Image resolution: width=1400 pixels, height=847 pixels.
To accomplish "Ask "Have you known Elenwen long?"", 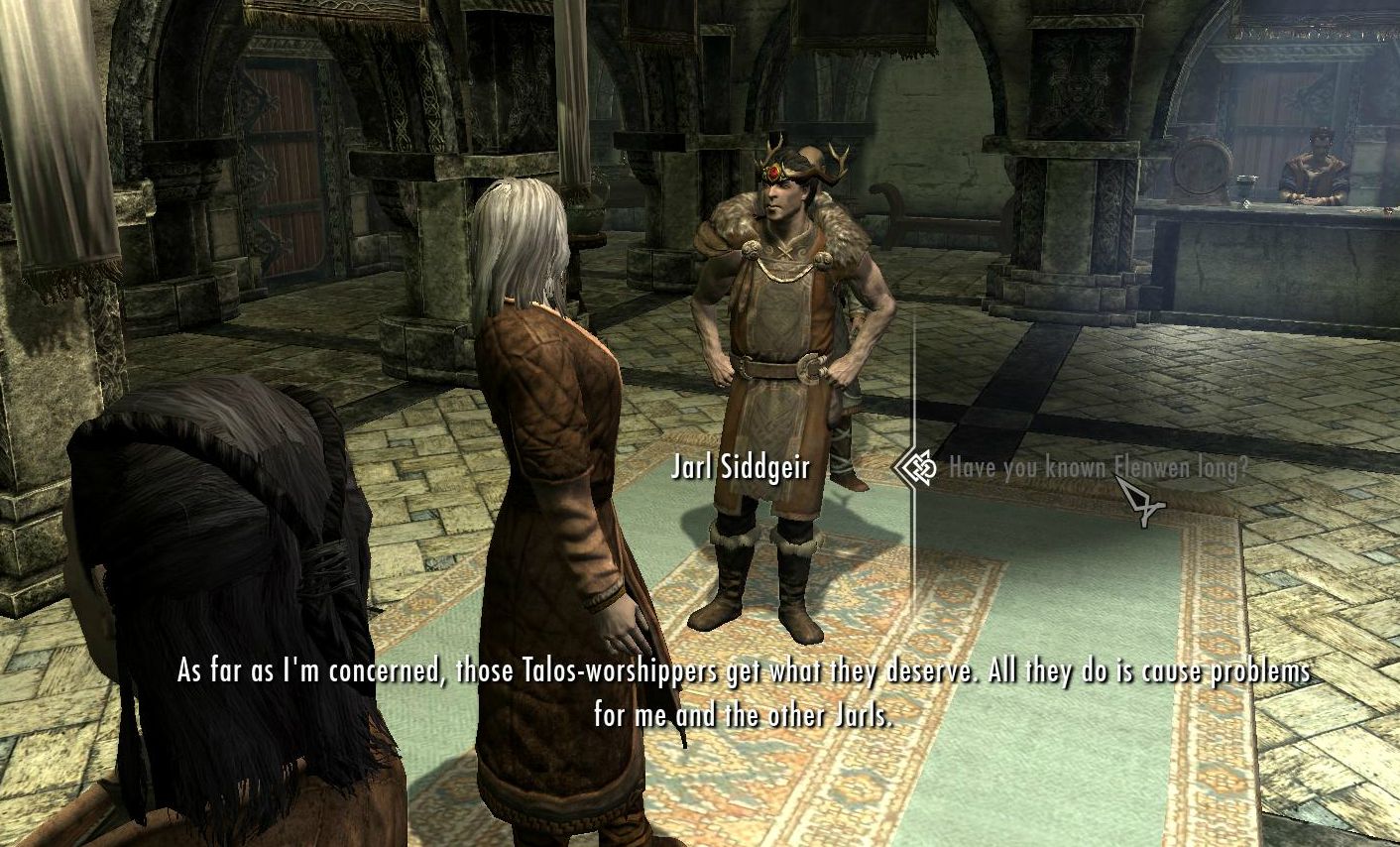I will (x=1097, y=468).
